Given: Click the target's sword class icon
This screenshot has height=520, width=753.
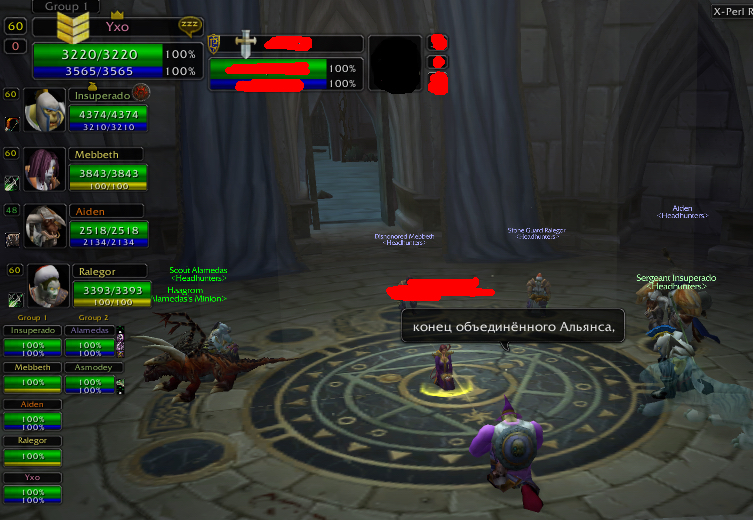Looking at the screenshot, I should tap(246, 42).
